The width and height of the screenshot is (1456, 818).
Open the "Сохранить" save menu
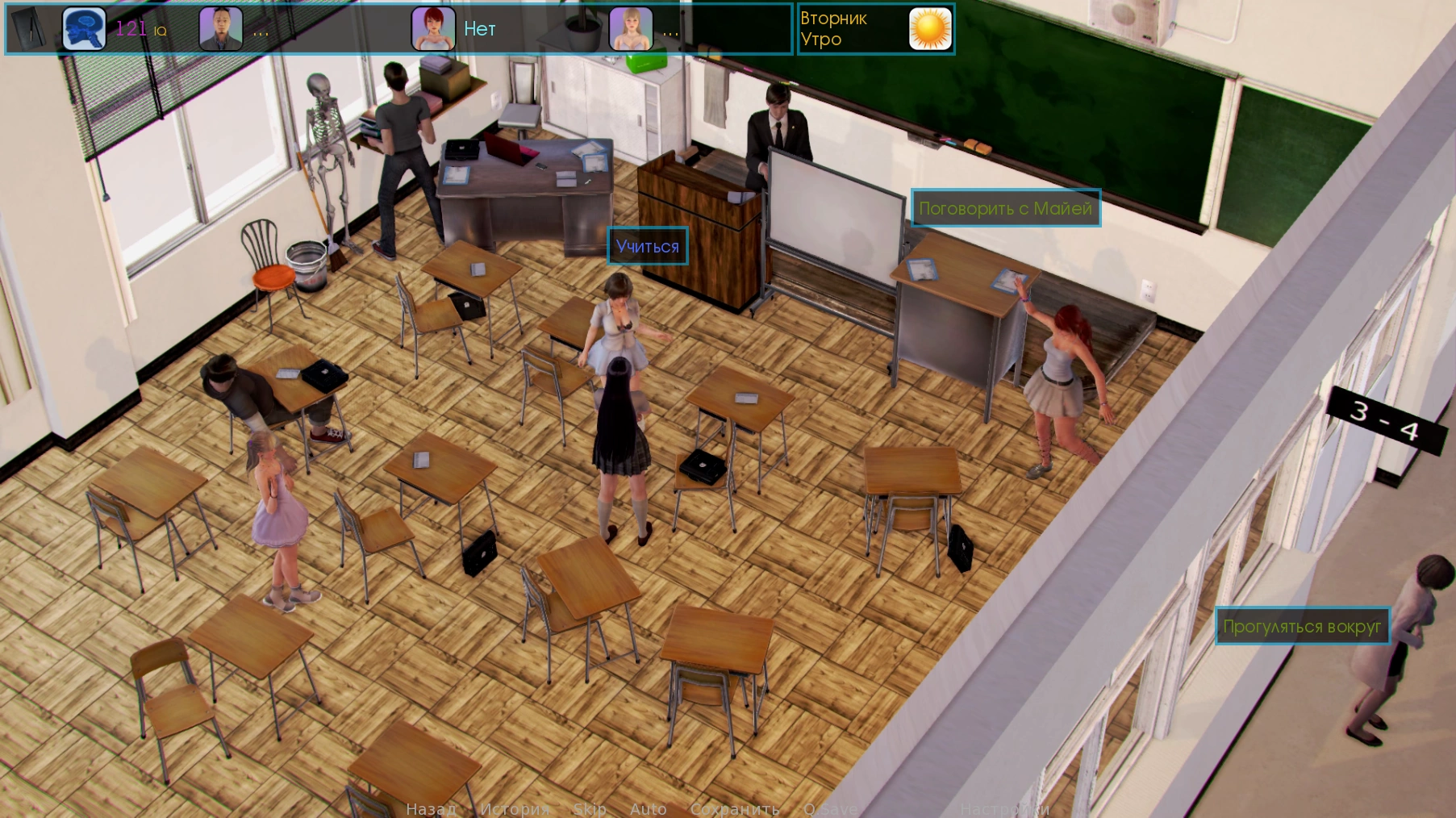coord(734,808)
